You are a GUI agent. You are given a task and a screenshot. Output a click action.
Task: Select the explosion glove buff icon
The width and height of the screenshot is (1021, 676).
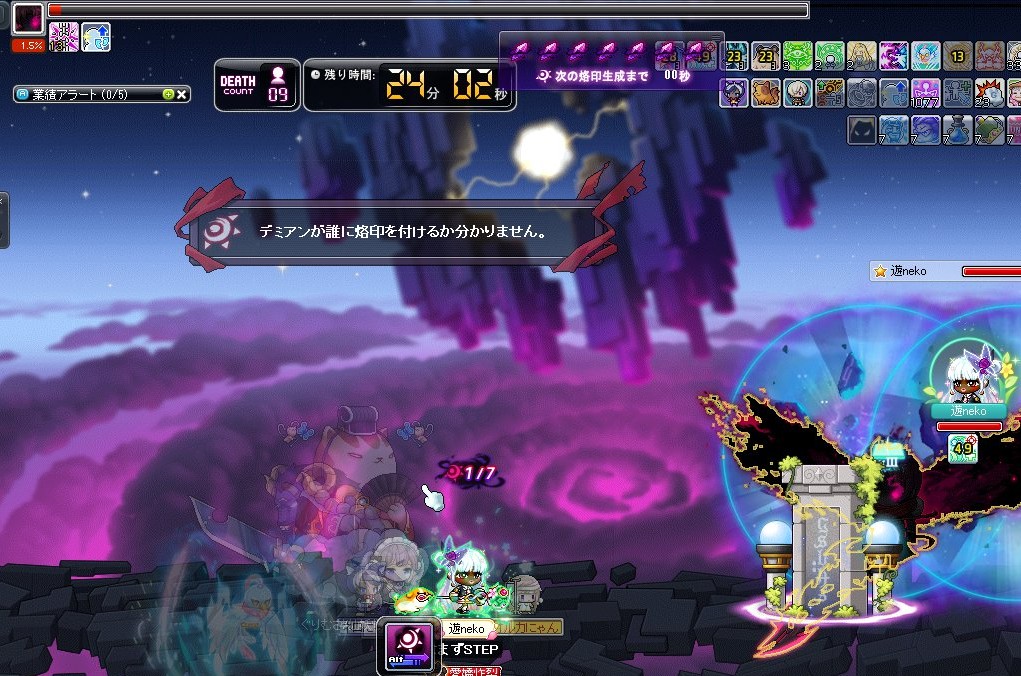coord(990,92)
